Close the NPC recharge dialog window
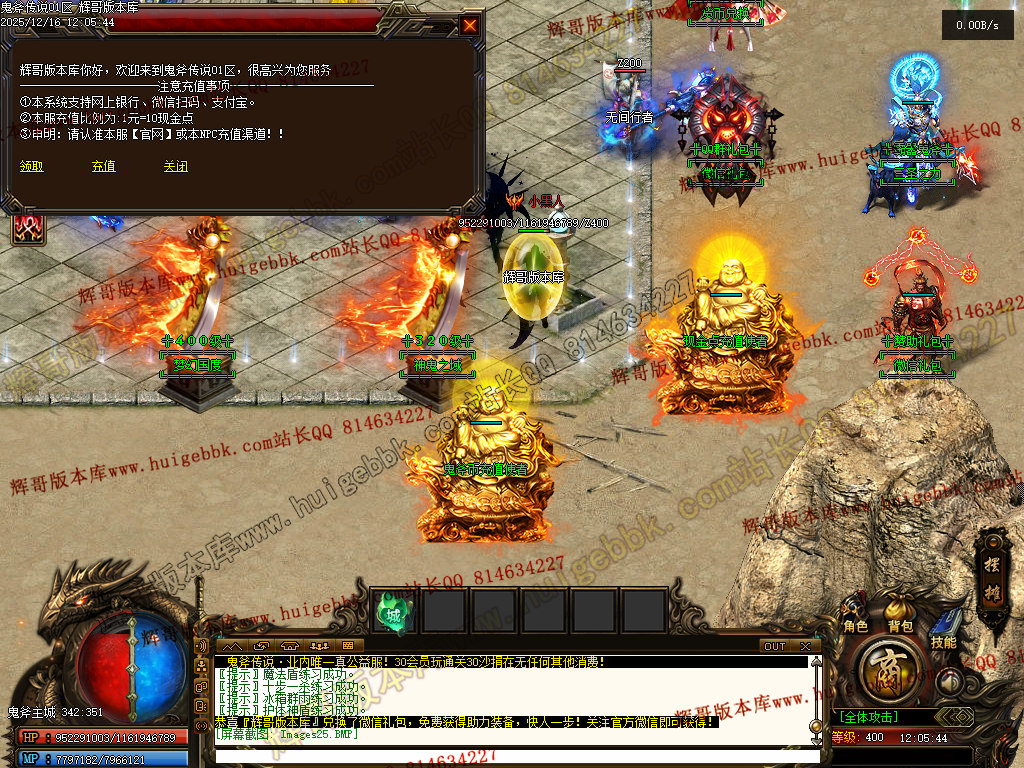 (469, 24)
